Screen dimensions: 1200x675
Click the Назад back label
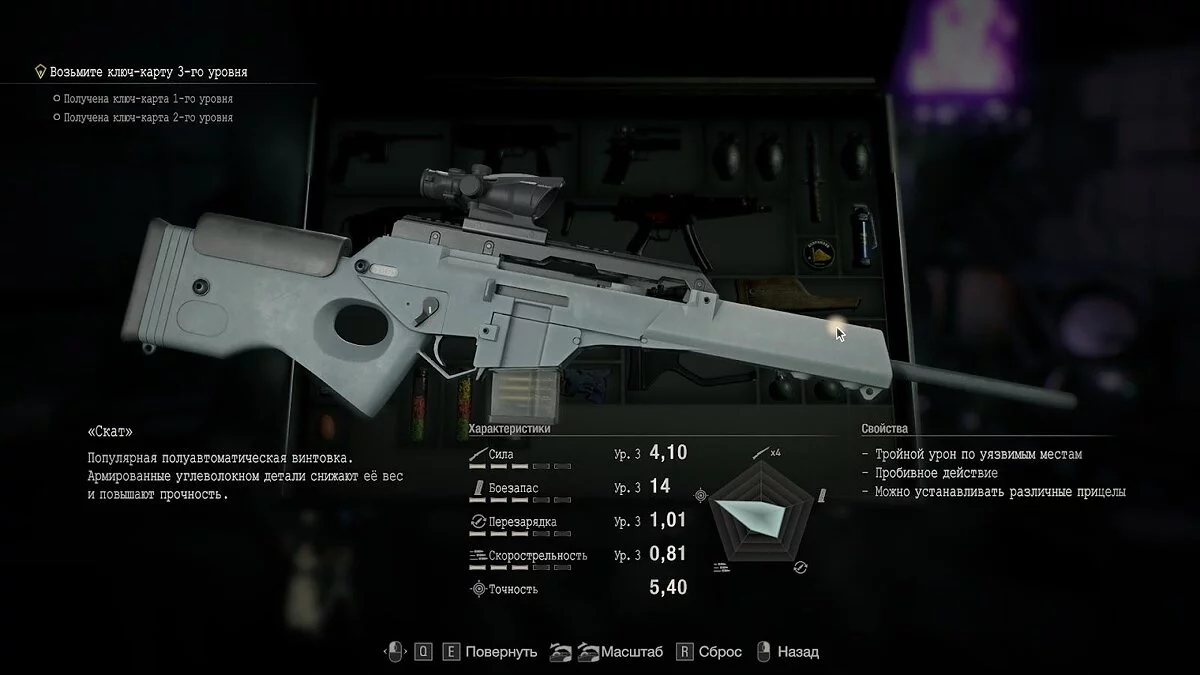point(797,652)
